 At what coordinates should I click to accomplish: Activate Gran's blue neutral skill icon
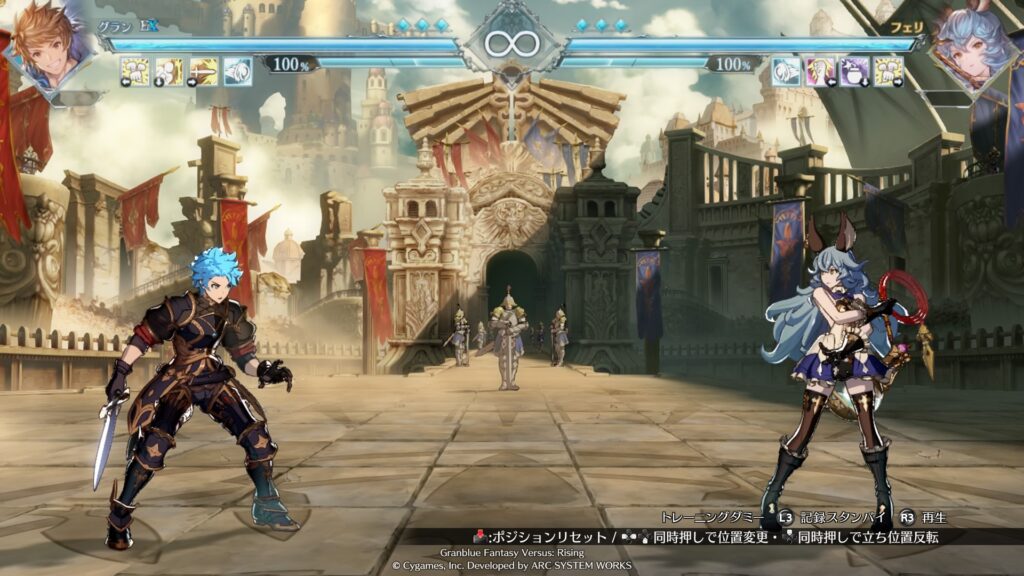click(x=237, y=70)
